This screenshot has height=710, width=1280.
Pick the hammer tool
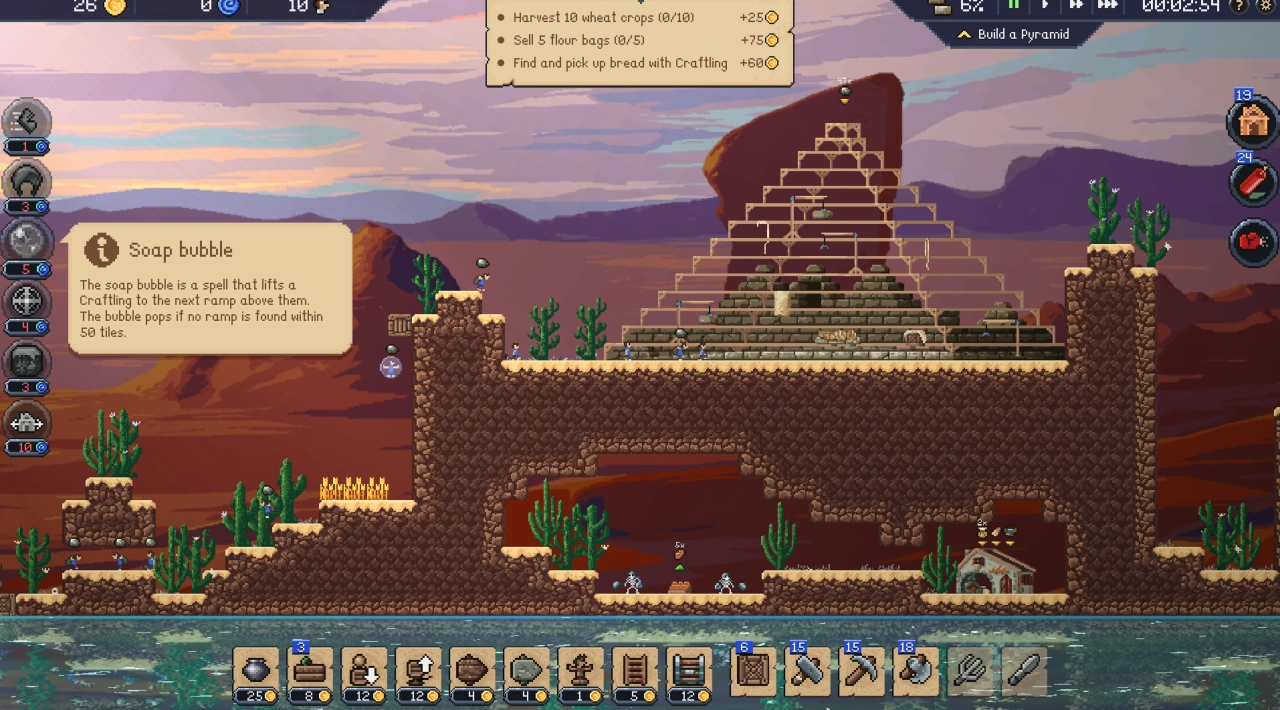(x=806, y=669)
